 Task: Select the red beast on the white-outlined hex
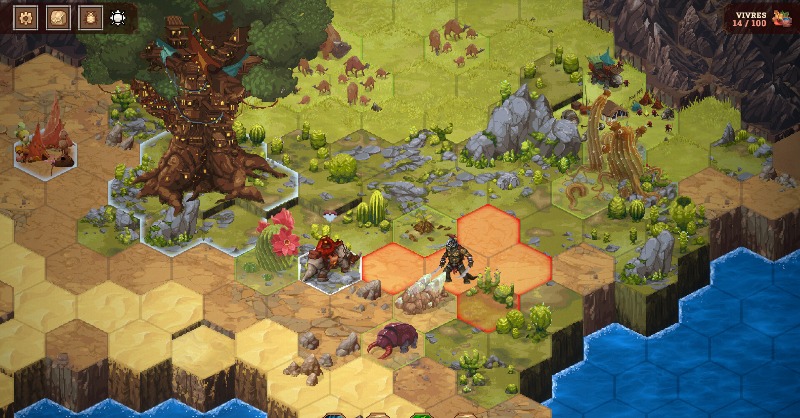tap(327, 257)
